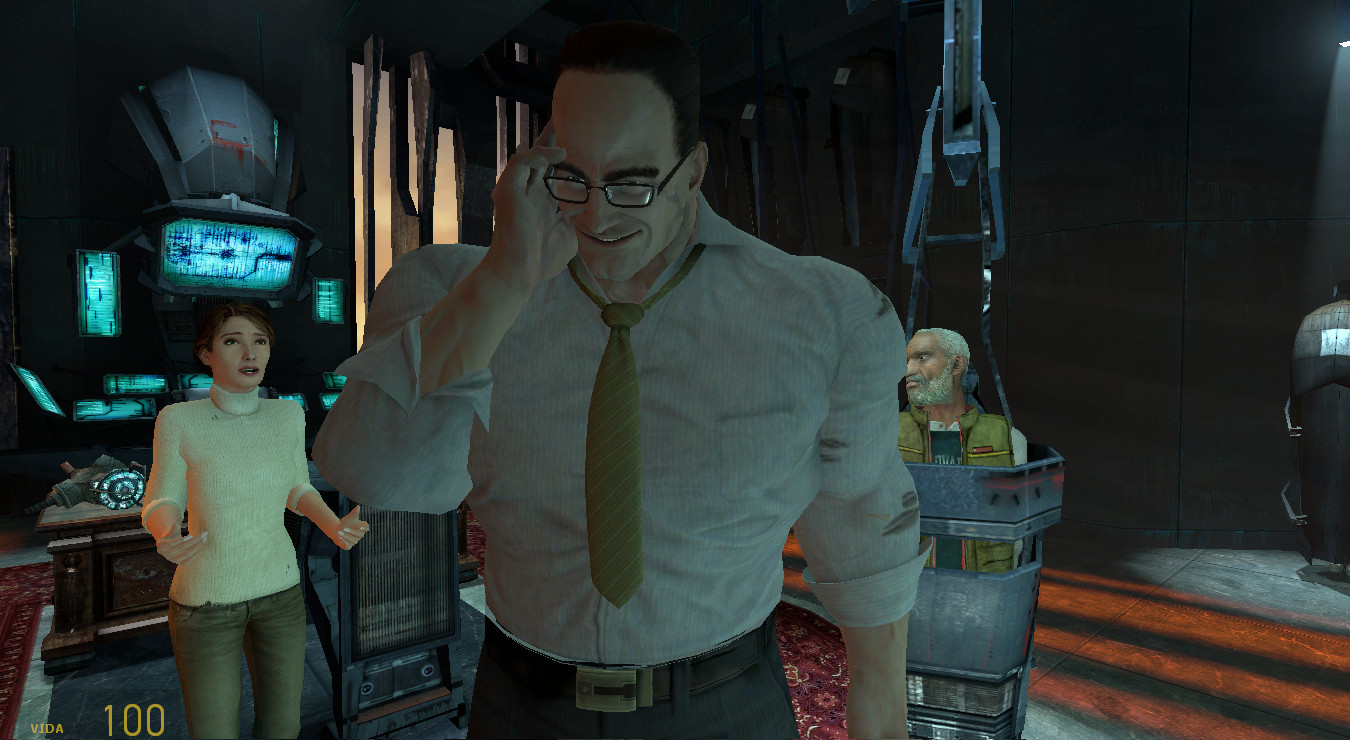Expand the tall cassette cabinet behind Breen

coord(400,600)
